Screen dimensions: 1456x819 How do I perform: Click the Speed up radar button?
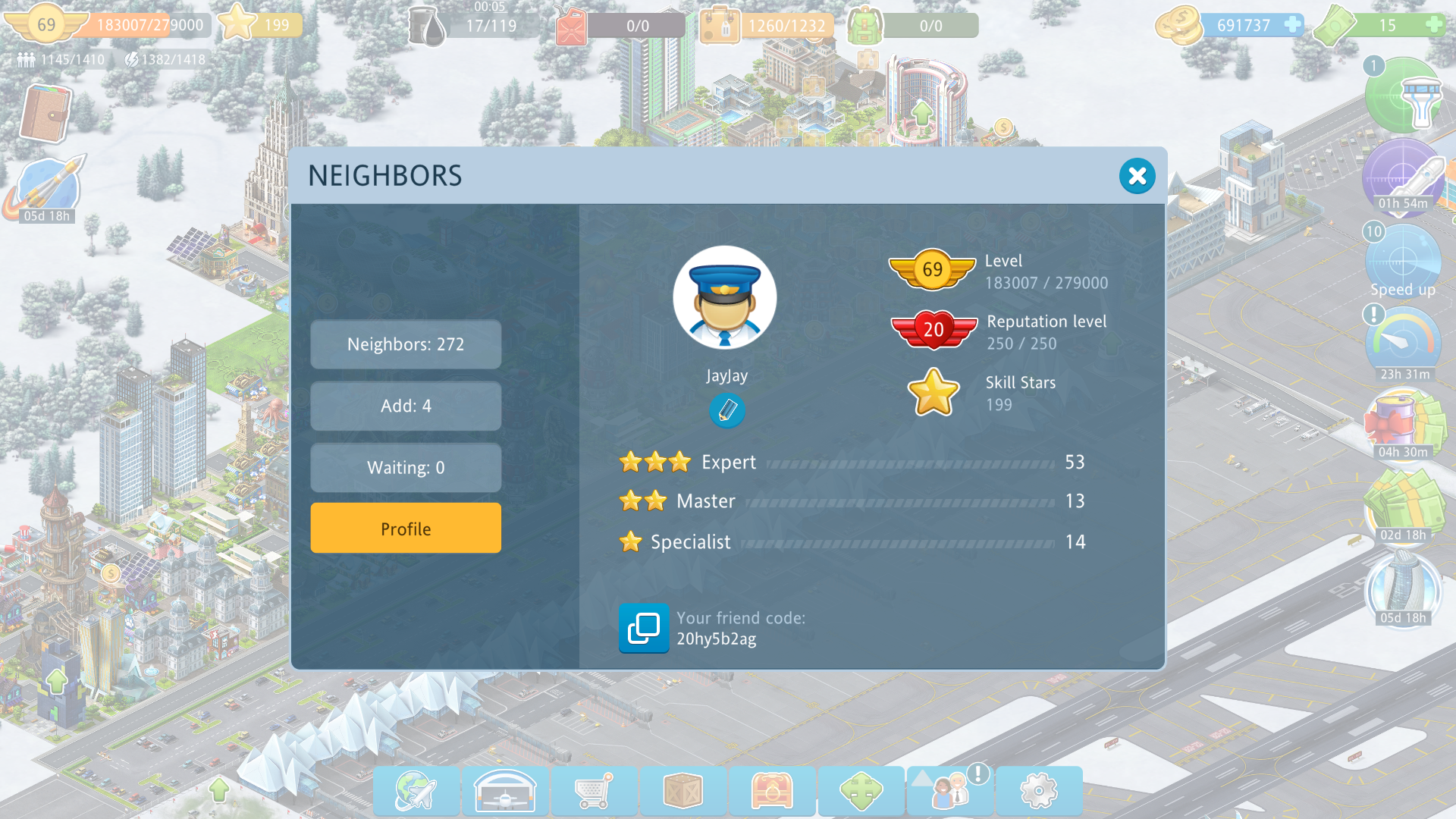point(1402,263)
